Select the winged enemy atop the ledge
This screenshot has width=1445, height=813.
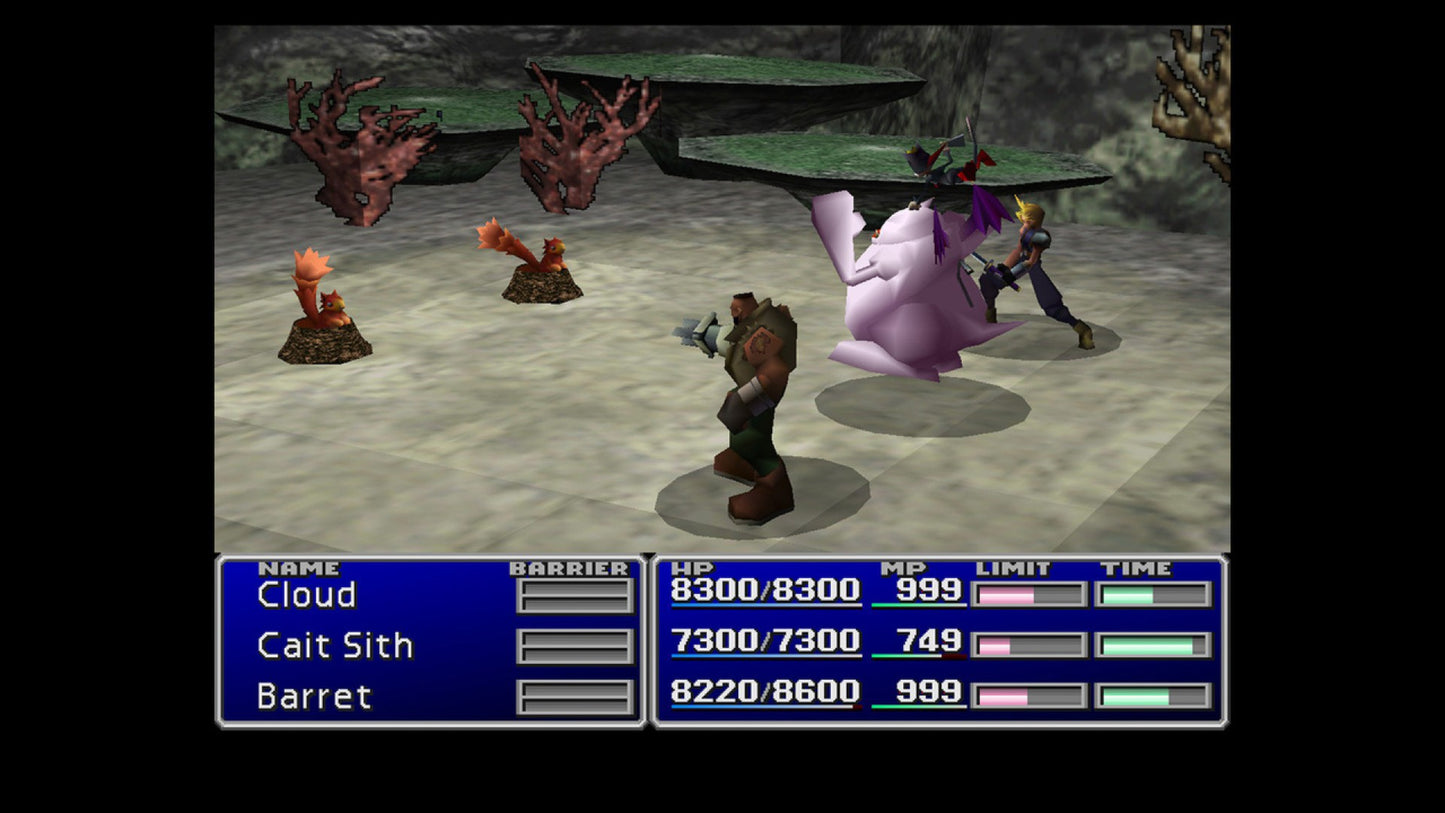click(945, 165)
